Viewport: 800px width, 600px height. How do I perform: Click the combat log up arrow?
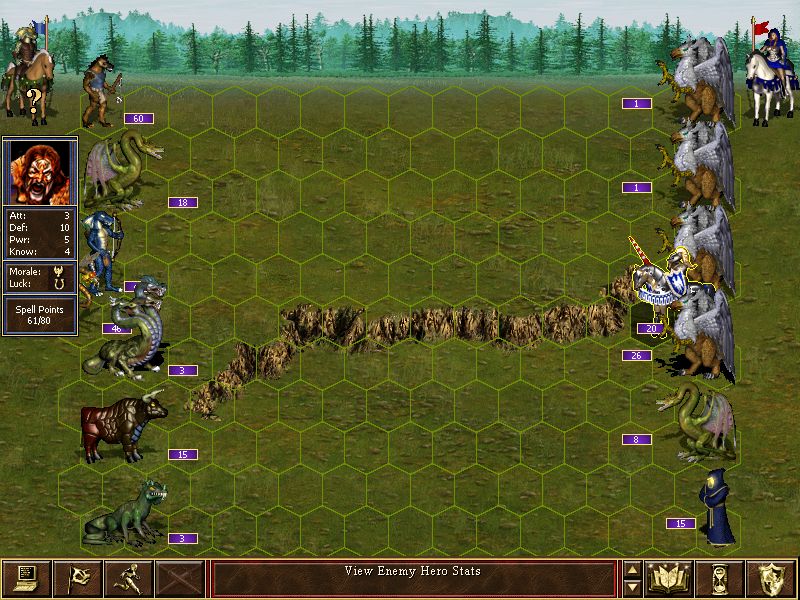click(x=632, y=570)
